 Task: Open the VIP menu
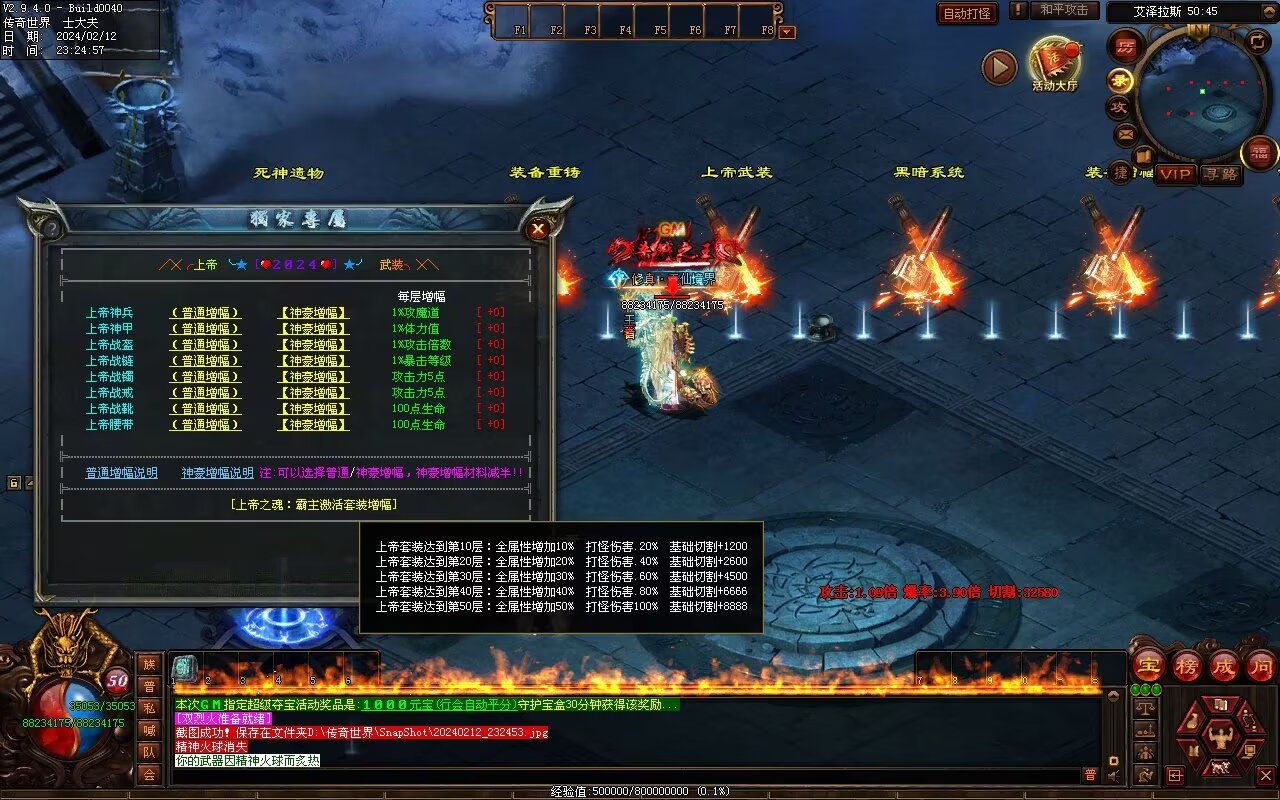pos(1176,174)
